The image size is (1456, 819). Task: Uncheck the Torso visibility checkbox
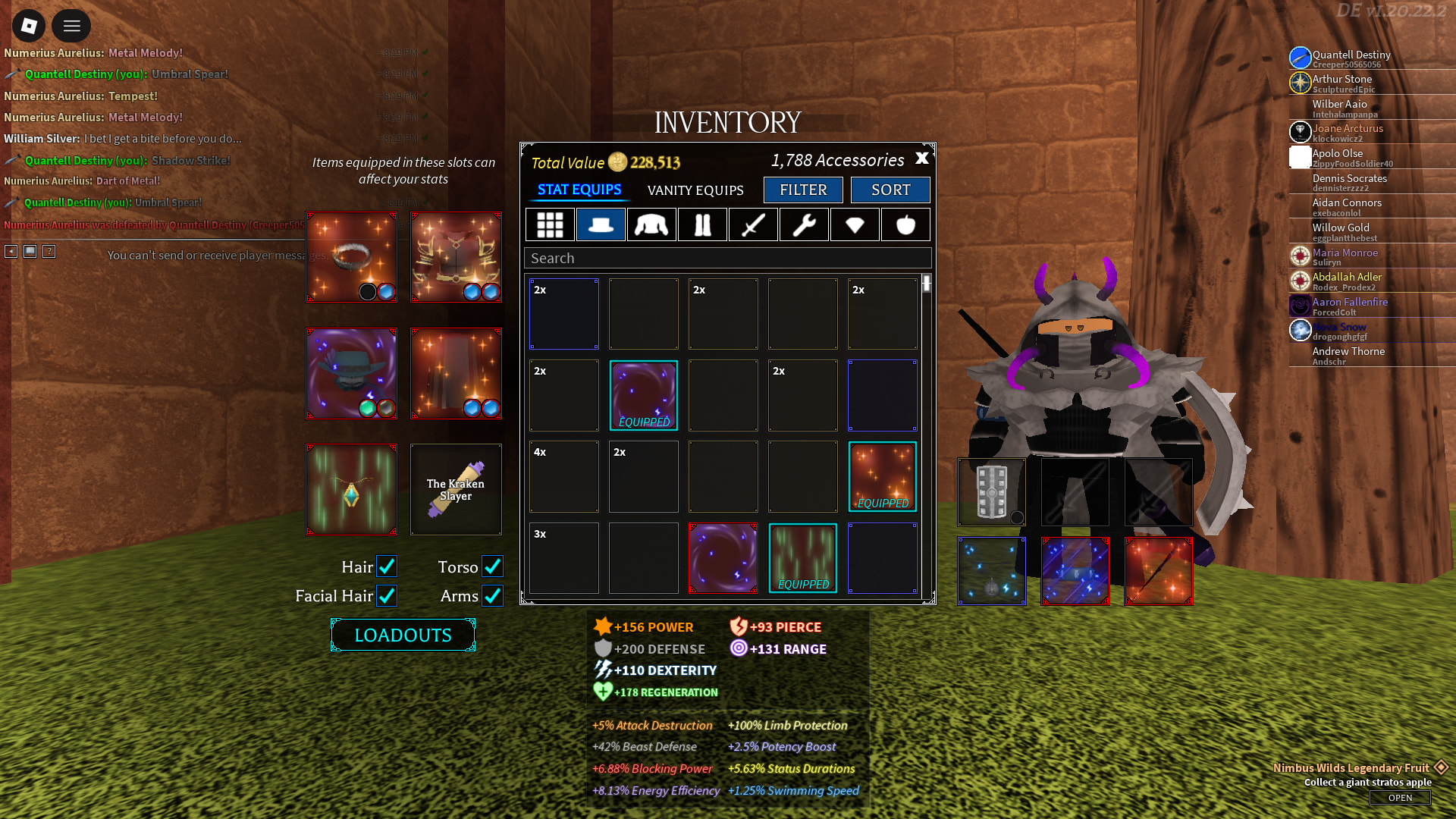[492, 566]
